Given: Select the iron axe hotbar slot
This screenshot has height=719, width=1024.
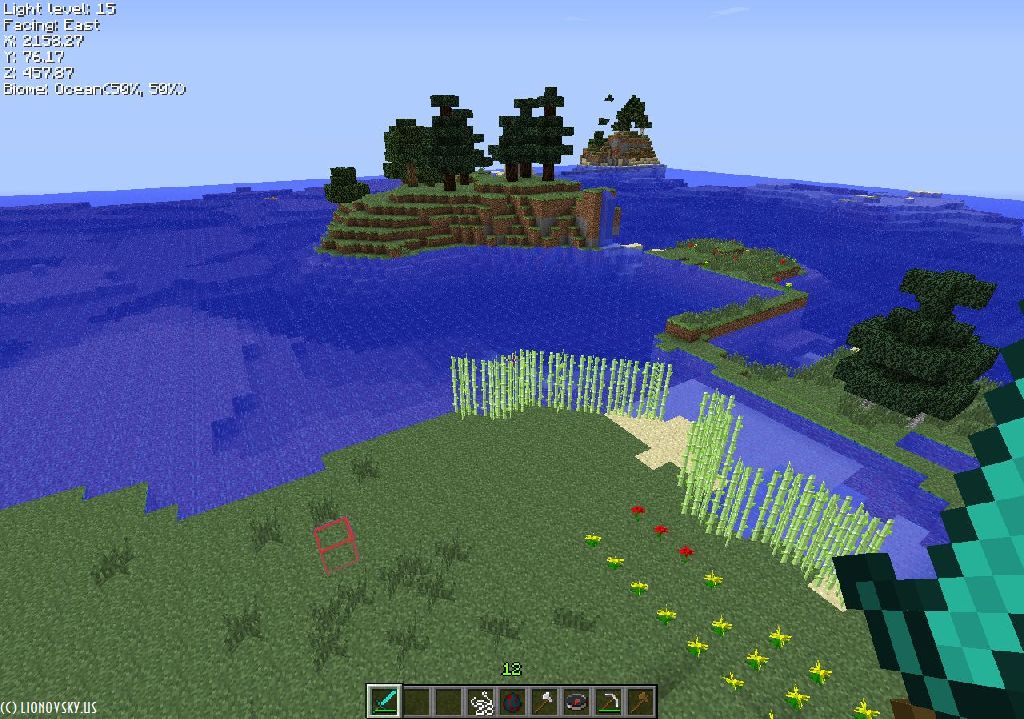Looking at the screenshot, I should (545, 701).
